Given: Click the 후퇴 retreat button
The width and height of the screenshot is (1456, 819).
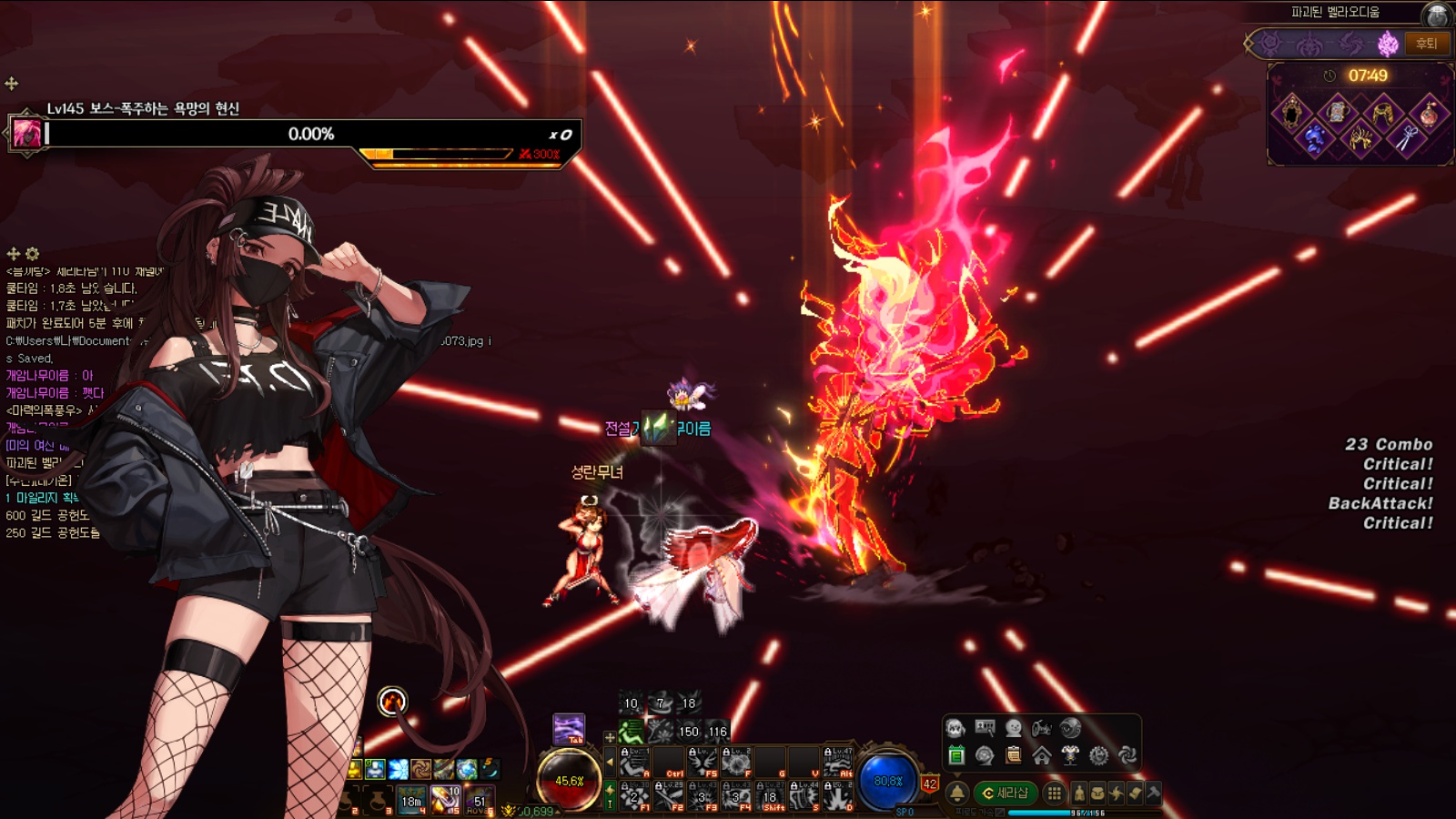Looking at the screenshot, I should coord(1426,43).
